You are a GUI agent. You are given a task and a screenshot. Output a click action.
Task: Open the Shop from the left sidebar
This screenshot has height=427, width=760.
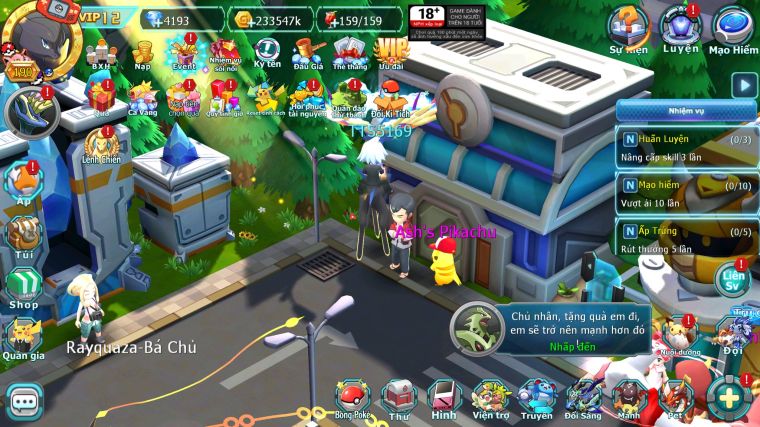pyautogui.click(x=23, y=287)
